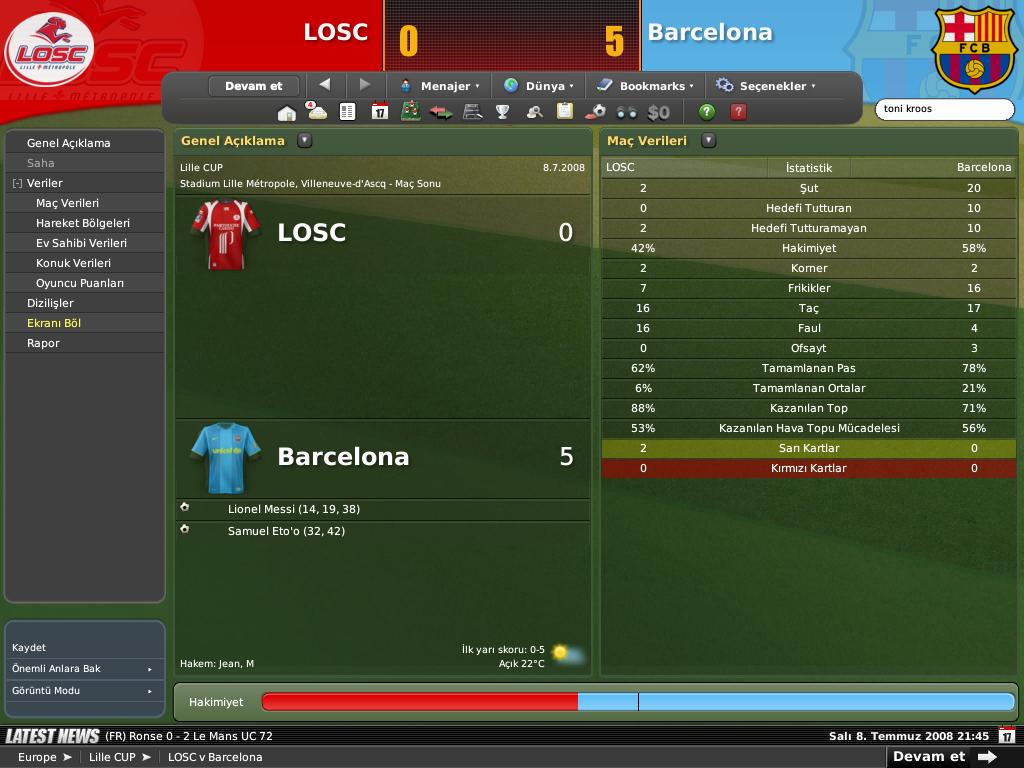Focus the search field containing toni kroos
This screenshot has width=1024, height=768.
944,109
